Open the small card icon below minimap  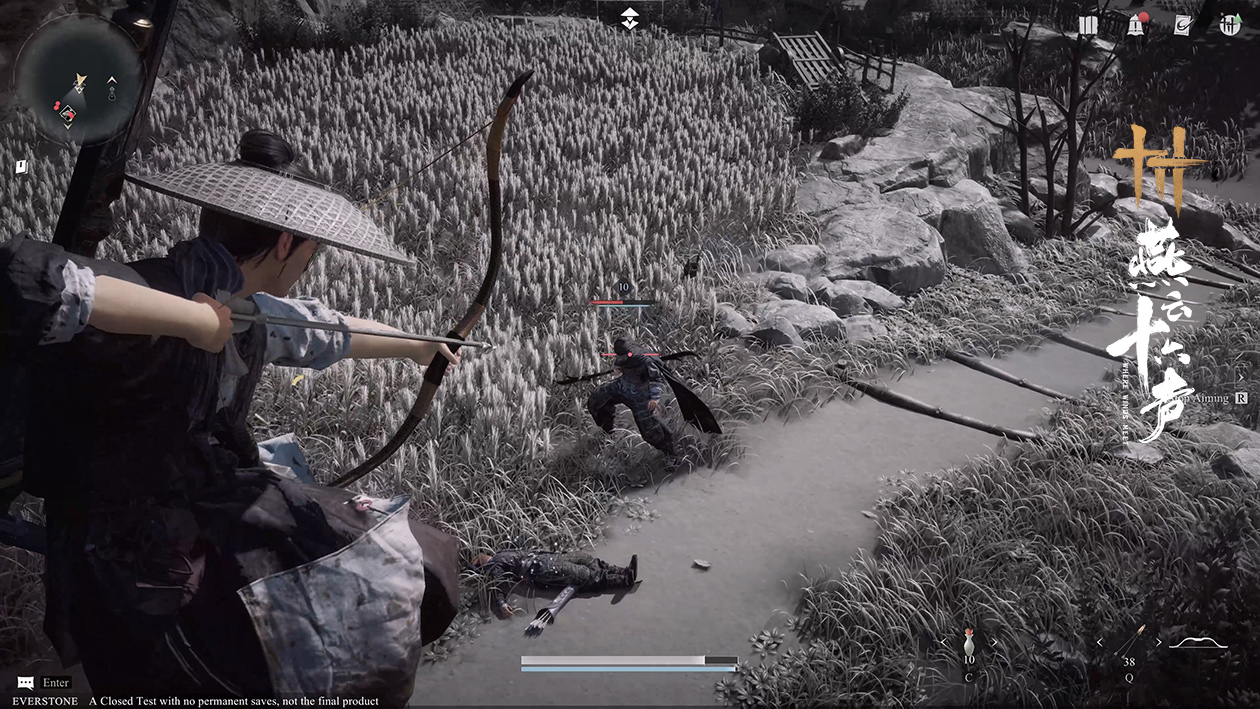[20, 167]
